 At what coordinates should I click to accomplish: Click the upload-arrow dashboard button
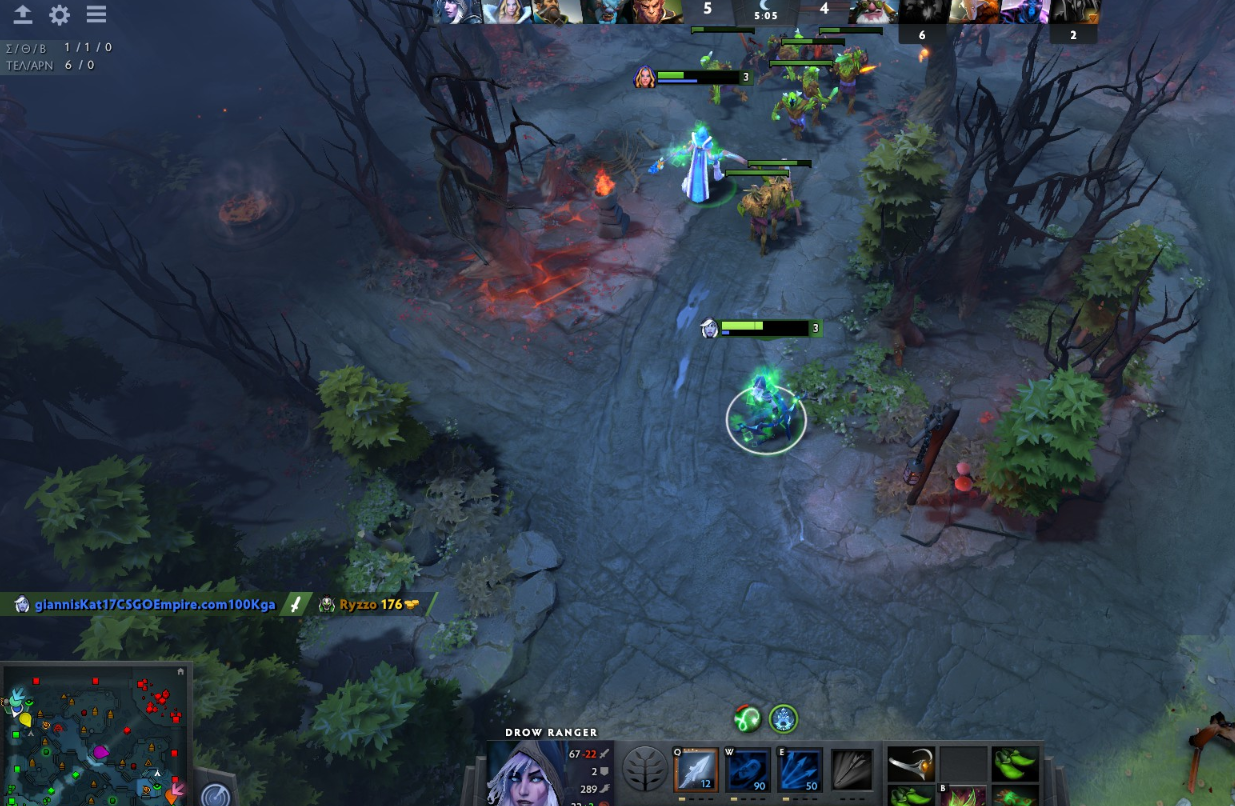tap(22, 15)
